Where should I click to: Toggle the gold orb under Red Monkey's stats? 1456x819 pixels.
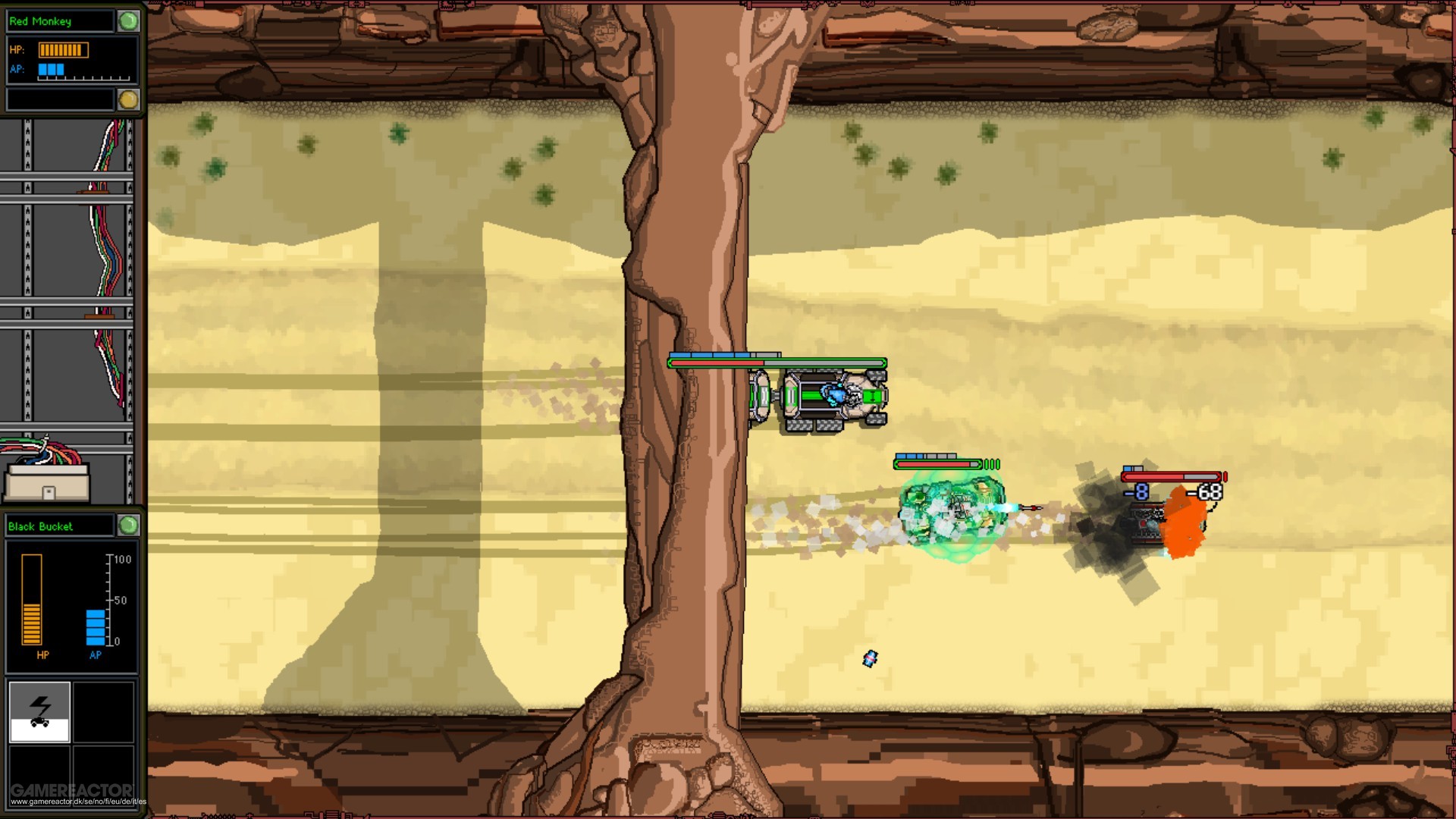point(130,97)
